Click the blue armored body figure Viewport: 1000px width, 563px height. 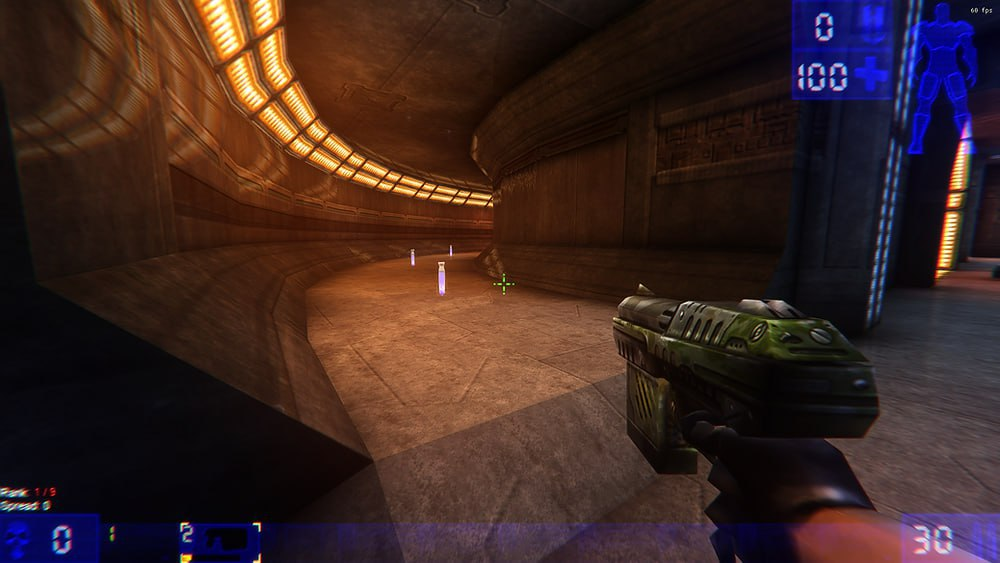[x=942, y=75]
